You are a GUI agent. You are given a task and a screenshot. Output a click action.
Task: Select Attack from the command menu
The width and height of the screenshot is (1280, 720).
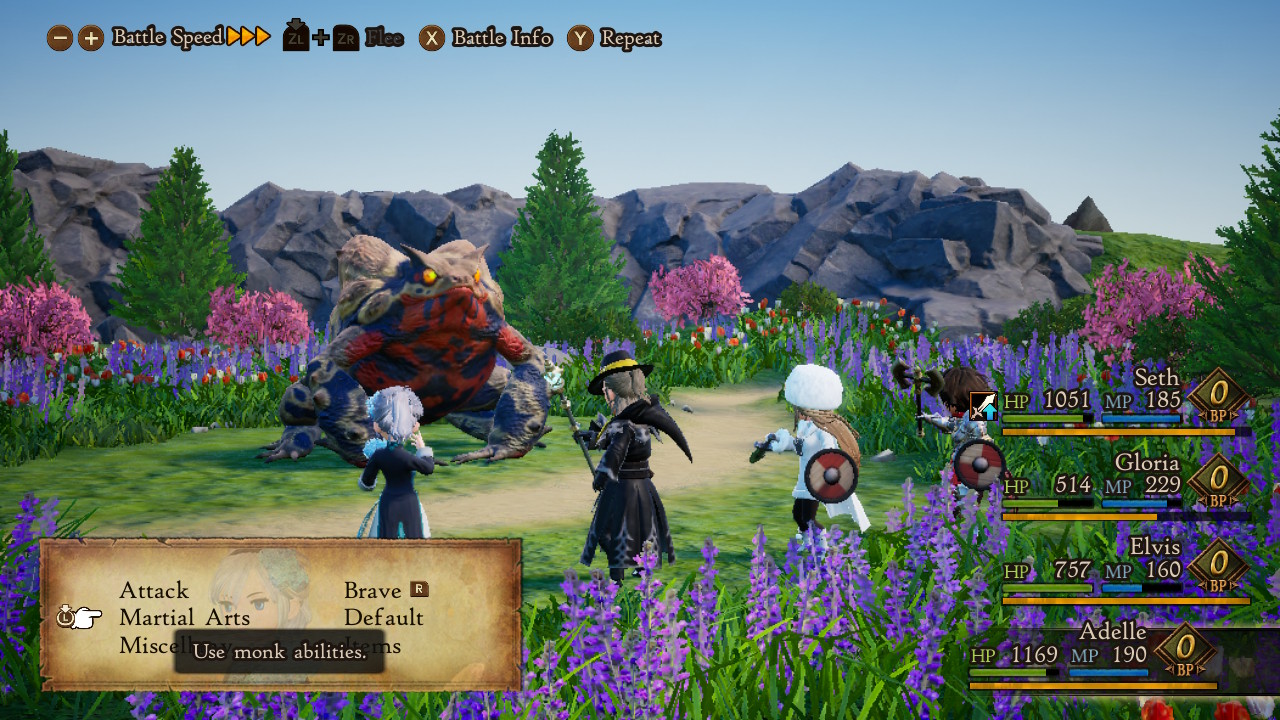point(154,590)
